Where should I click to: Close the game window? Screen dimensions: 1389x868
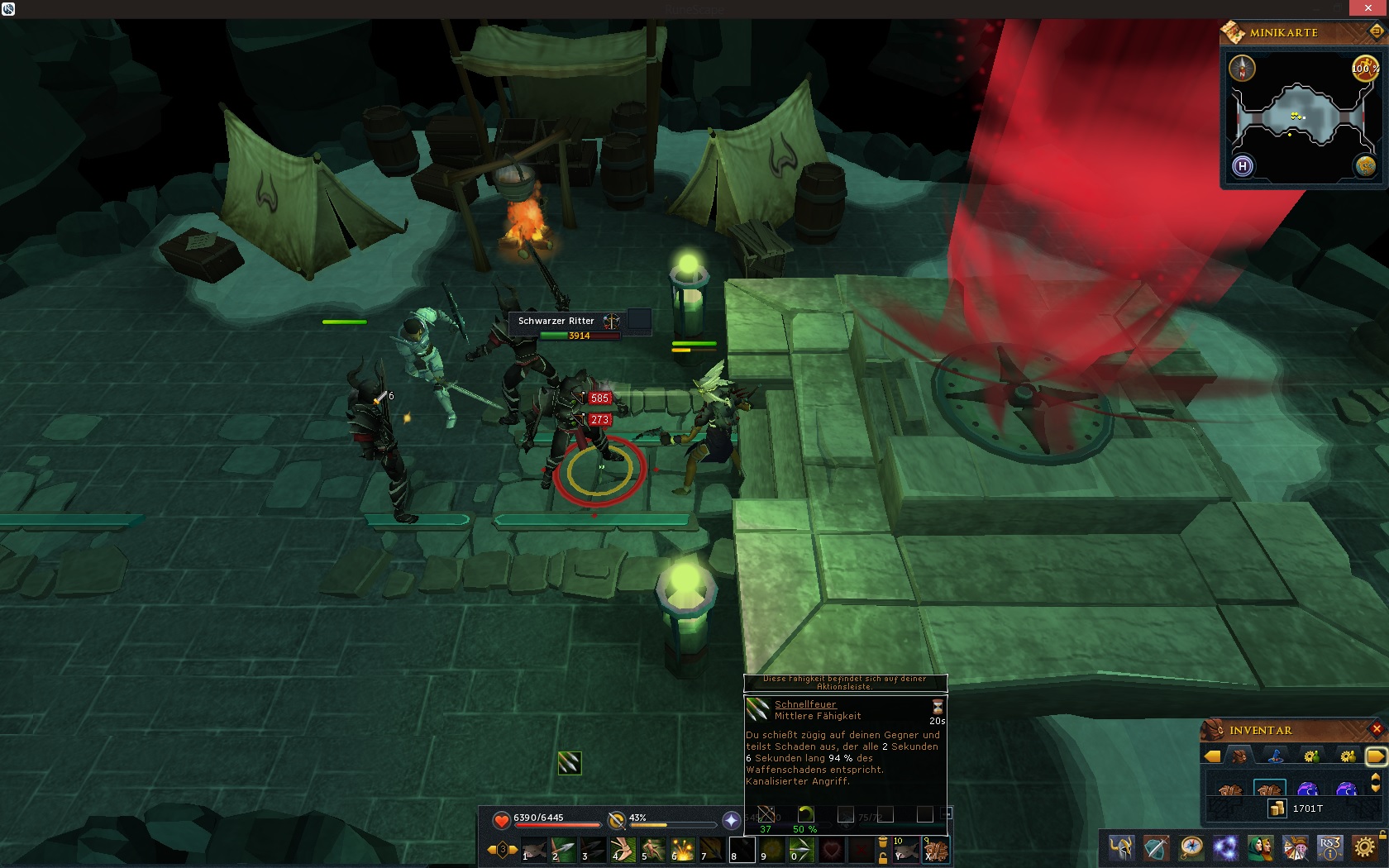(x=1368, y=8)
